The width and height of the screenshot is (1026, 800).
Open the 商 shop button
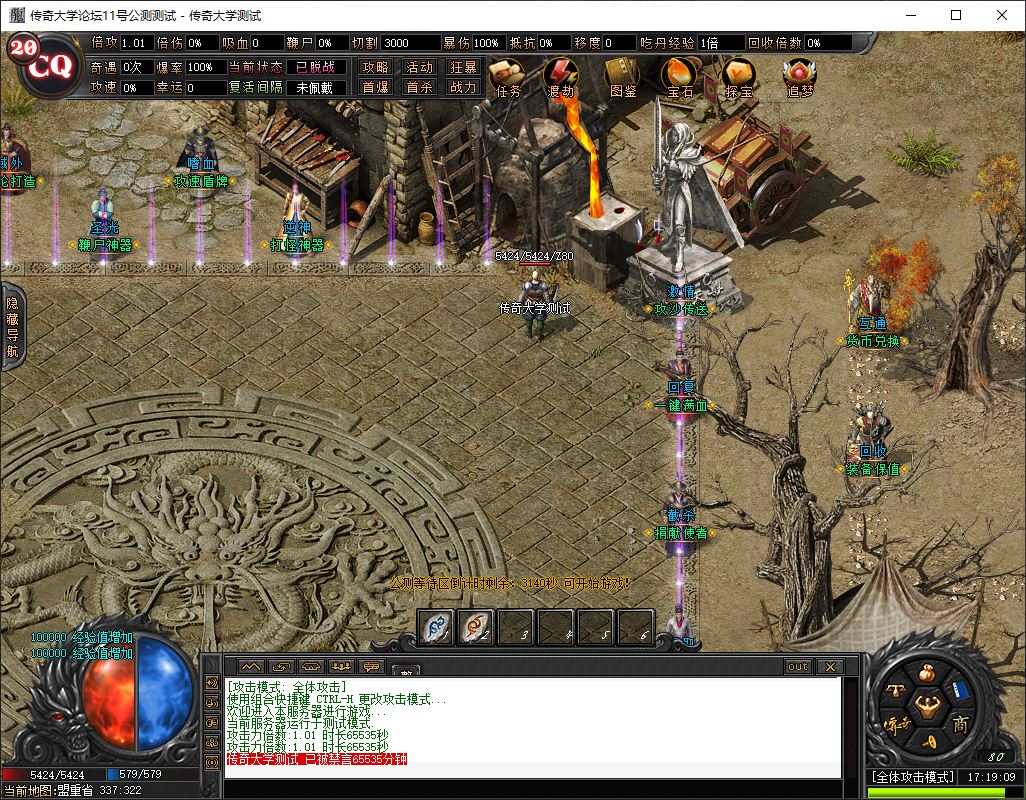point(959,724)
